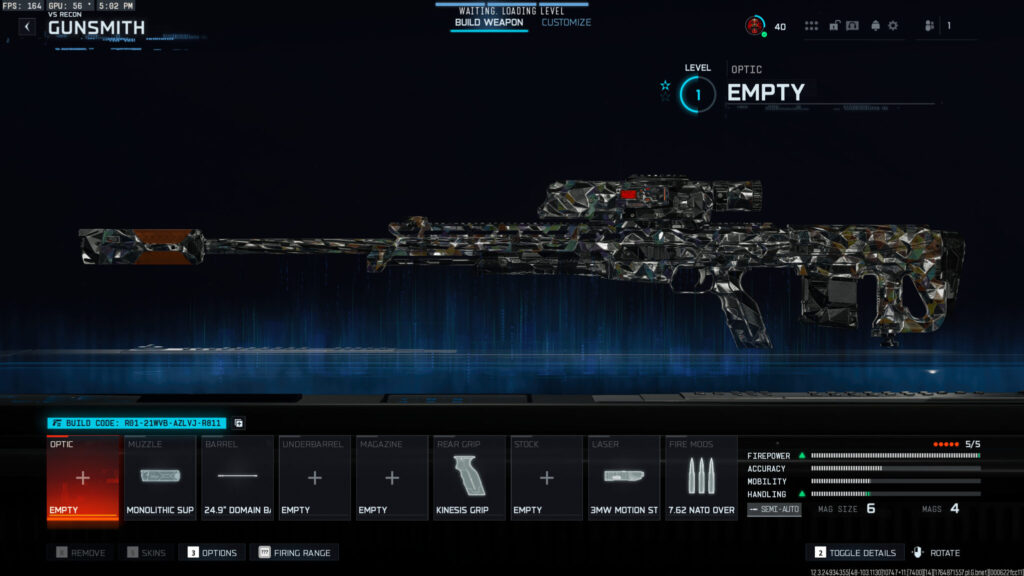Select the Monolithic Suppressor muzzle slot
The width and height of the screenshot is (1024, 576).
pyautogui.click(x=160, y=478)
